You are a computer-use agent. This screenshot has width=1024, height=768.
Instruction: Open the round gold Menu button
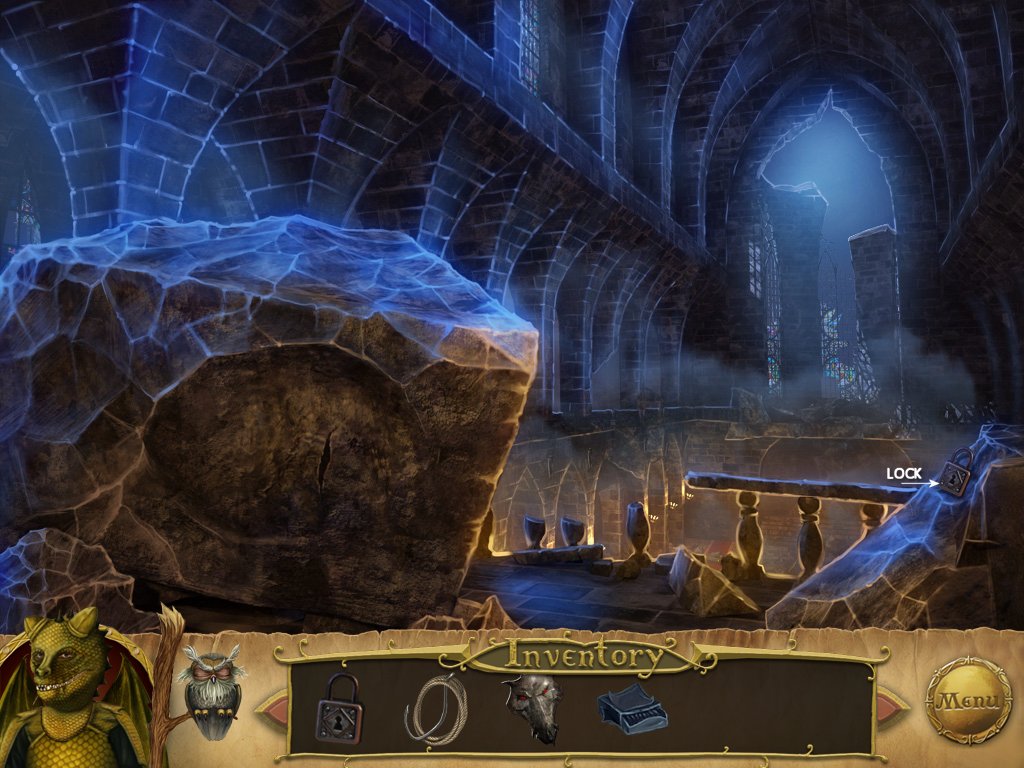968,700
